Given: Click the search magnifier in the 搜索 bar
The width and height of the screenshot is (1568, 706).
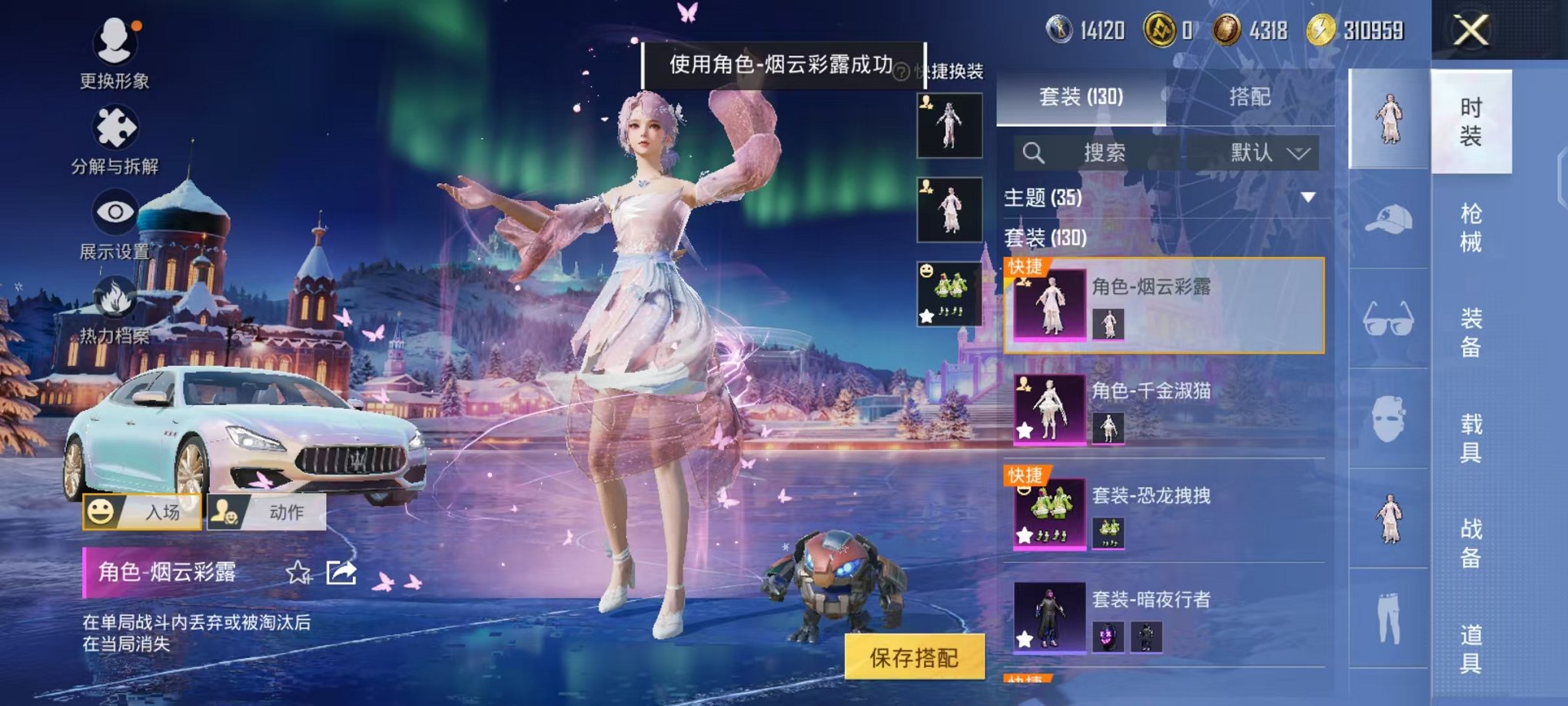Looking at the screenshot, I should coord(1034,152).
